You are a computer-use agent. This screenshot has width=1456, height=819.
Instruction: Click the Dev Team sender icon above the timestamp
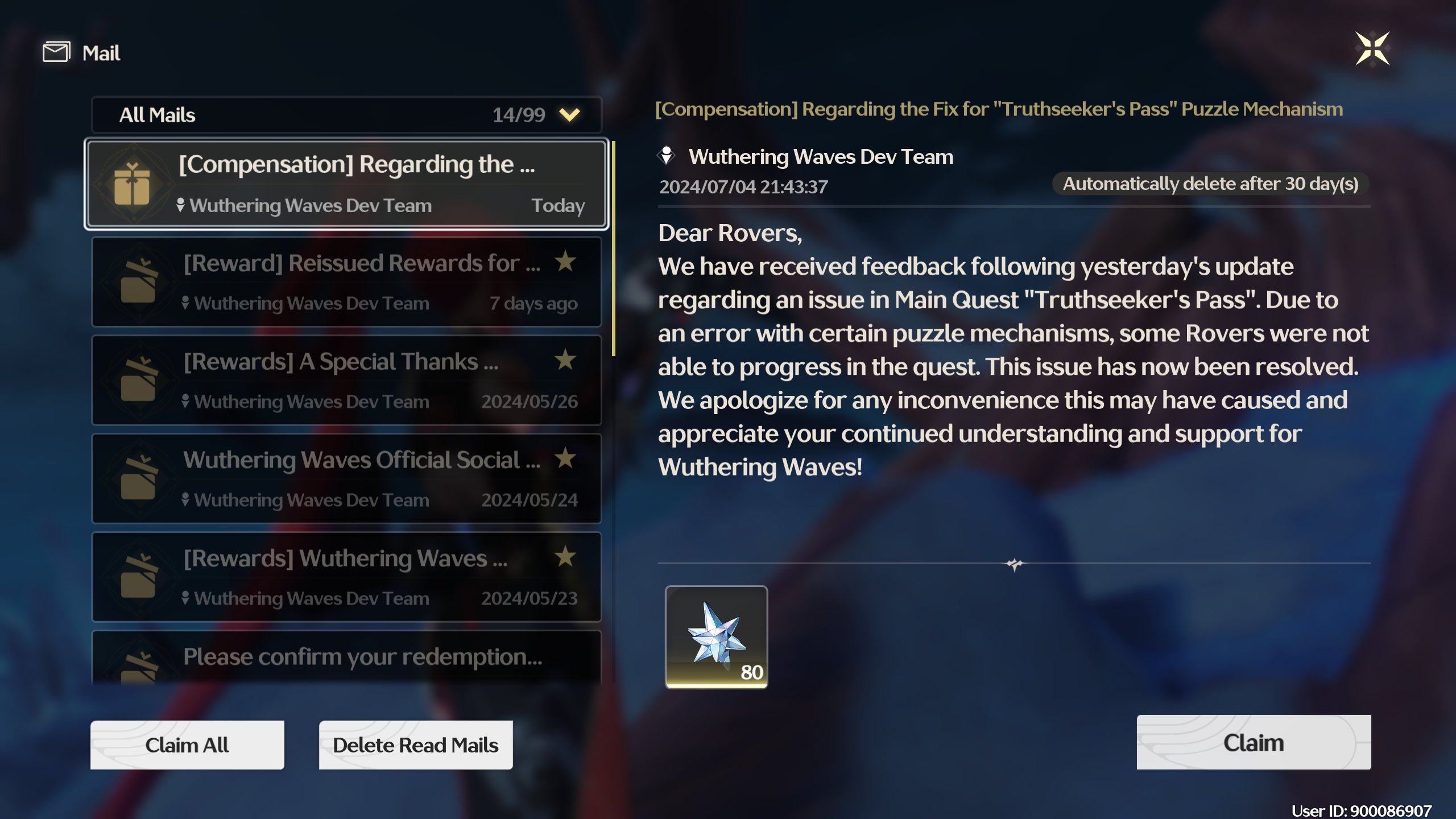coord(667,154)
